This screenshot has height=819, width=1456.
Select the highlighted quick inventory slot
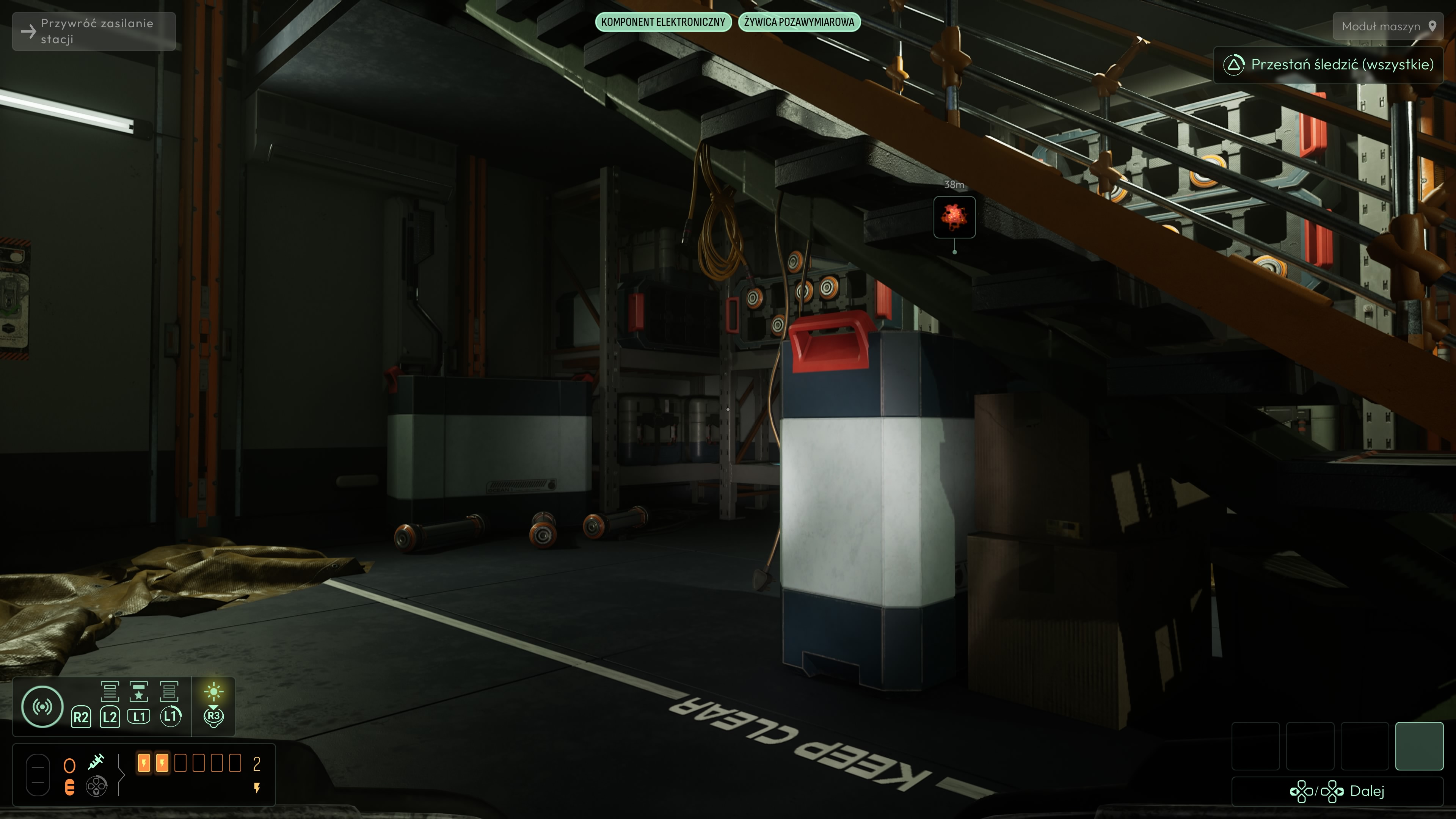click(1419, 745)
